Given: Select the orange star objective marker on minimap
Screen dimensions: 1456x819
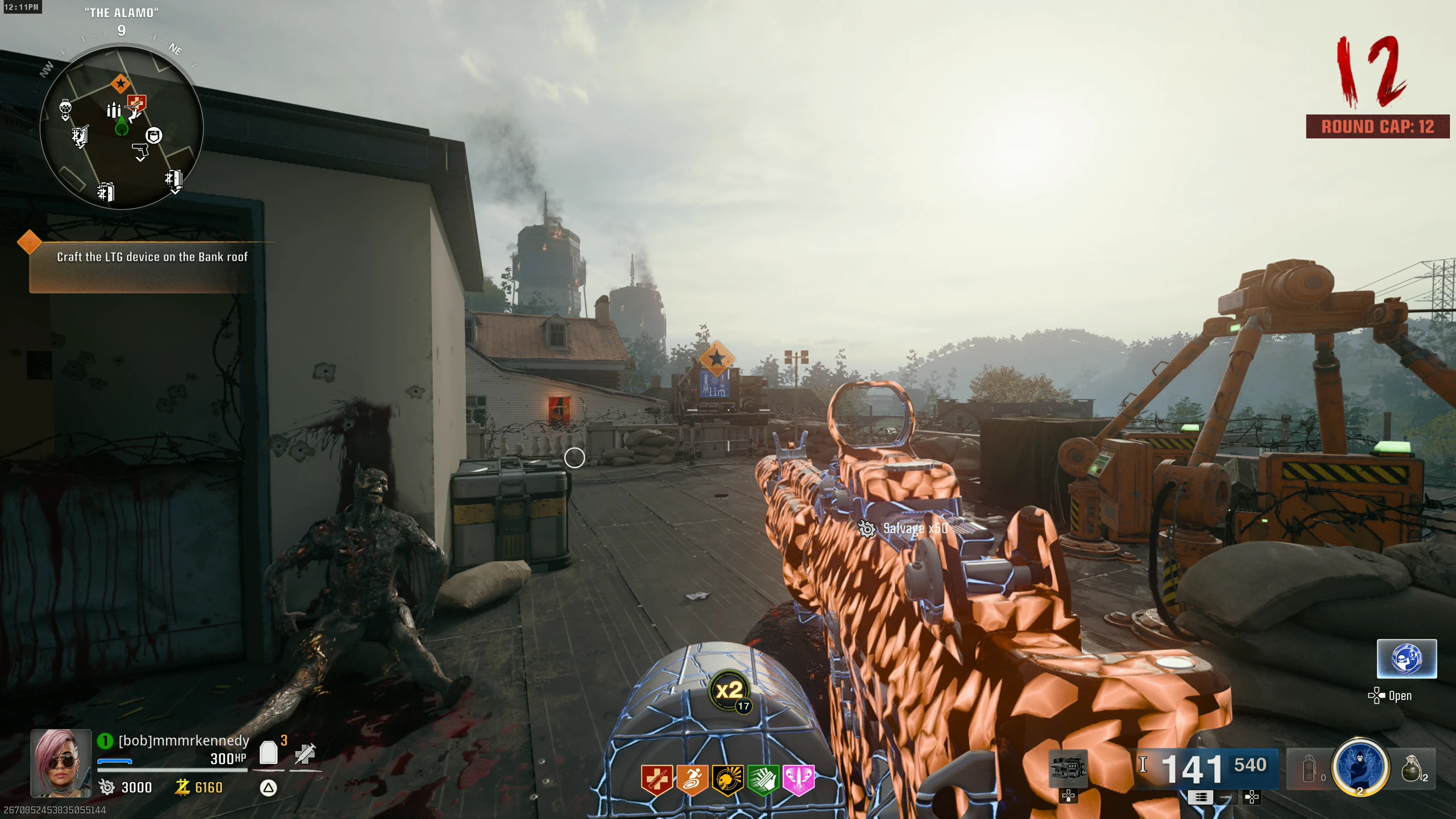Looking at the screenshot, I should 121,84.
